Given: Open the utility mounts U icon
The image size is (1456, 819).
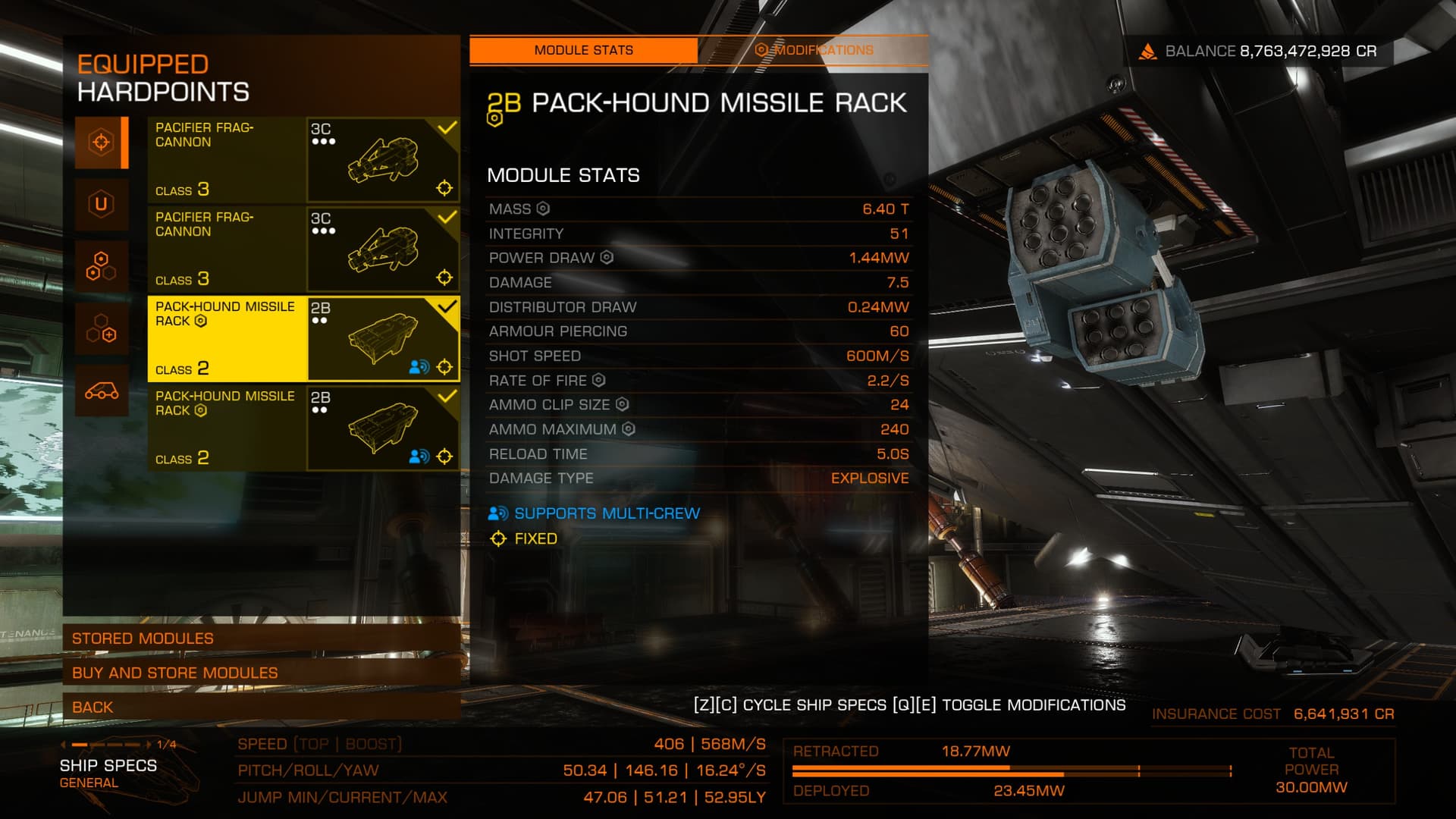Looking at the screenshot, I should [101, 204].
